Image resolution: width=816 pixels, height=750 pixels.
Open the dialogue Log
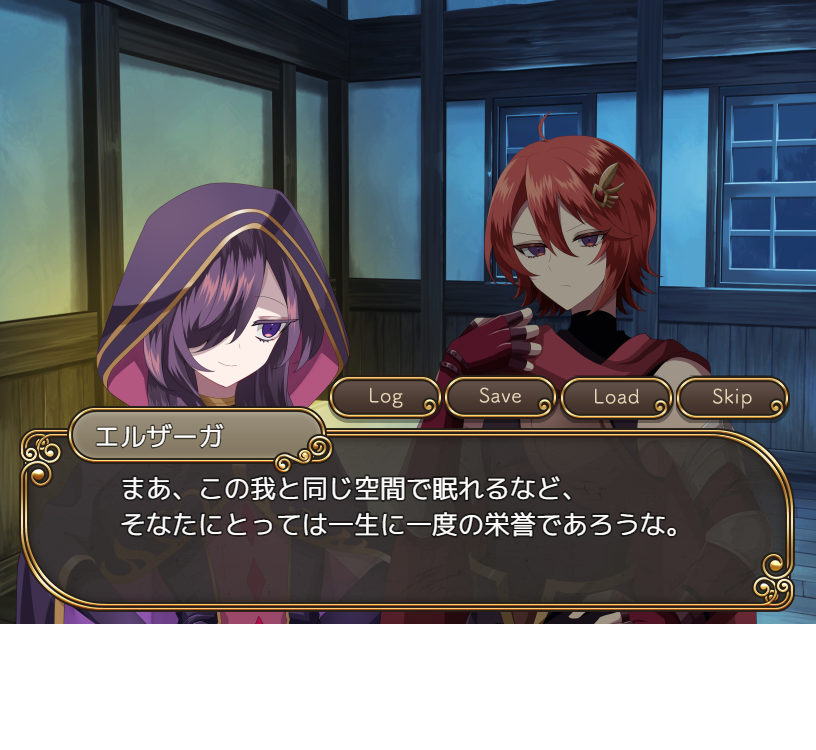point(385,396)
